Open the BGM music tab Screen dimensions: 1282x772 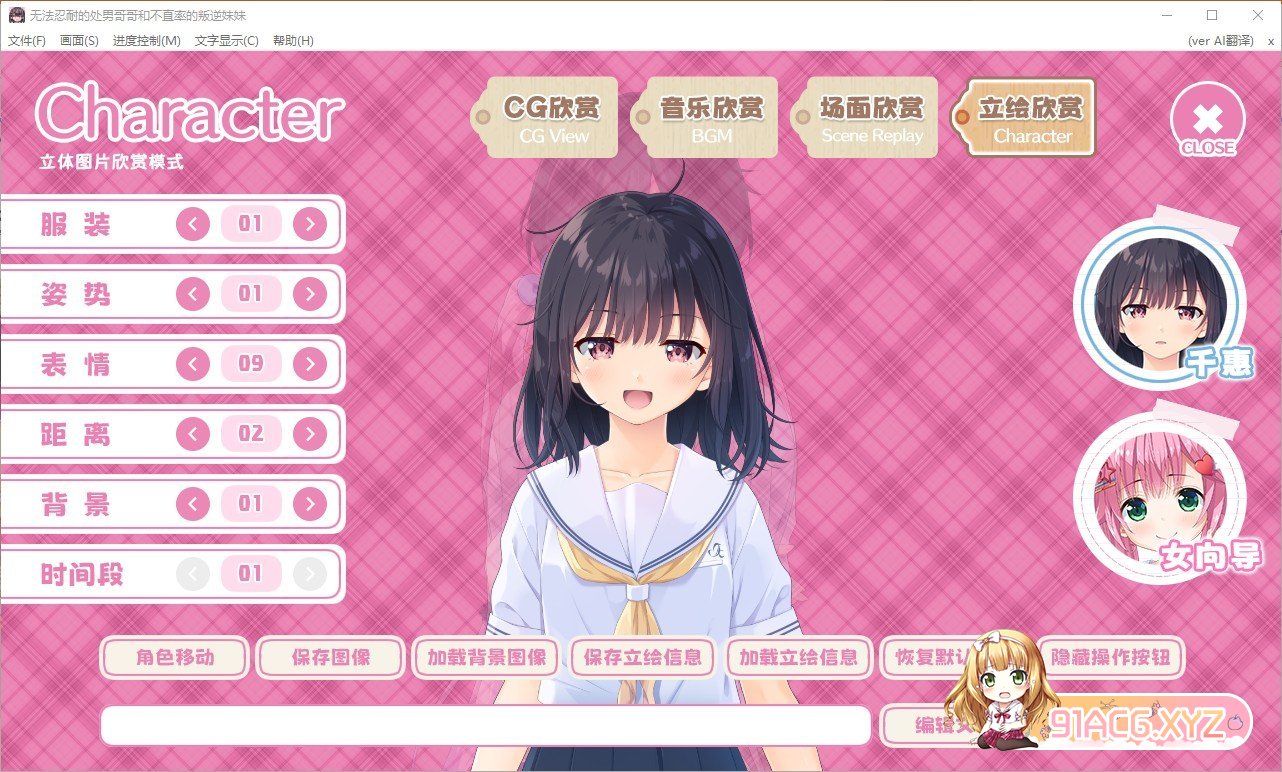click(712, 118)
